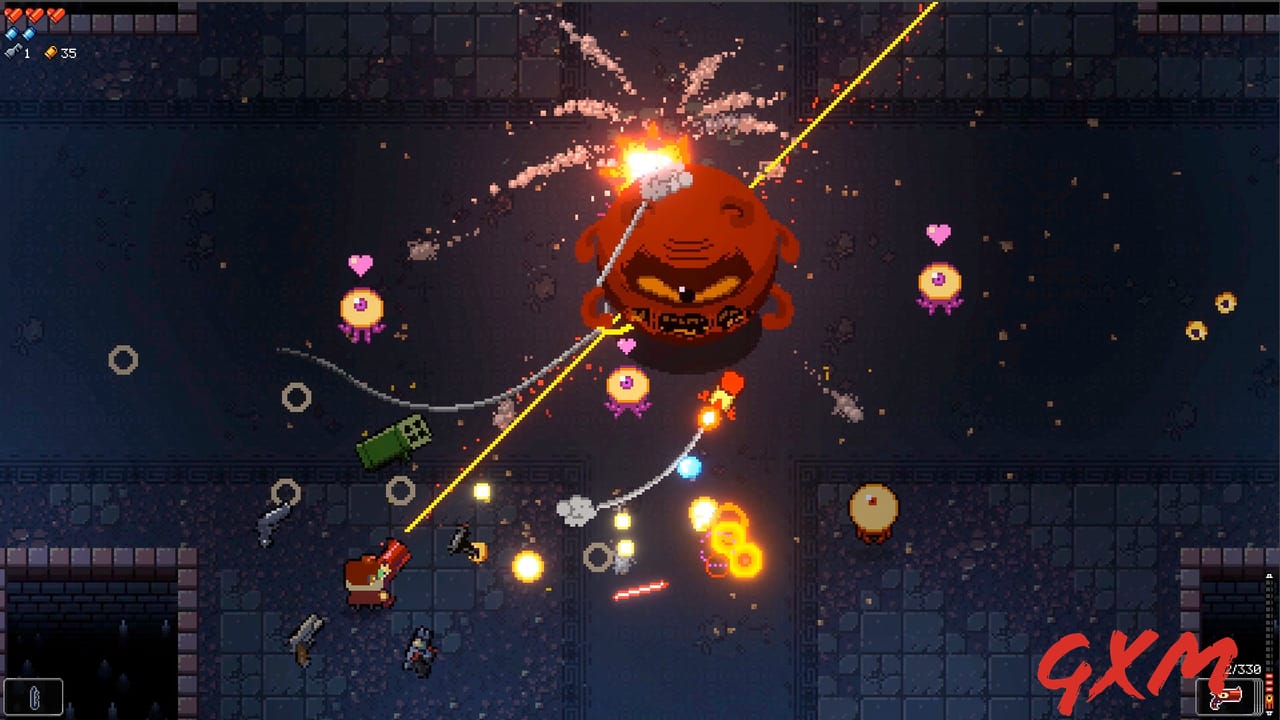Toggle the small ammo marker below the ammo bar
Screen dimensions: 1280x720
click(1270, 712)
